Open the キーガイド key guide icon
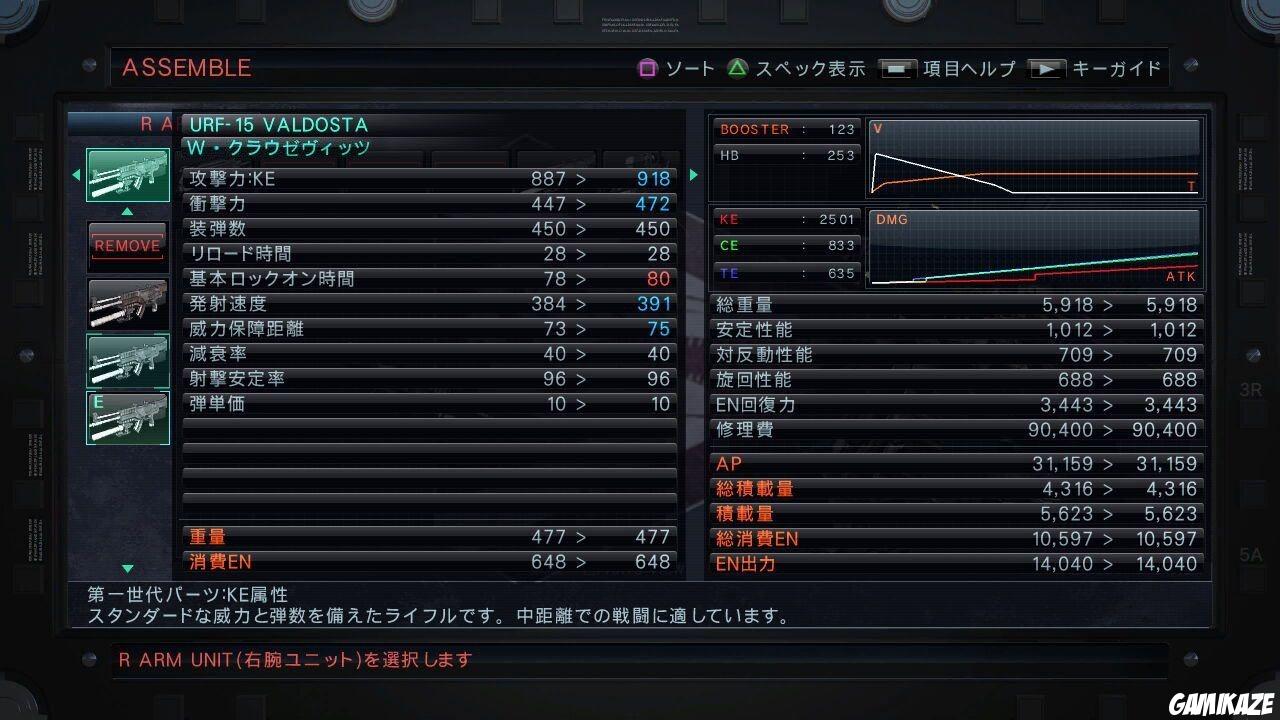The width and height of the screenshot is (1280, 720). pos(1050,68)
